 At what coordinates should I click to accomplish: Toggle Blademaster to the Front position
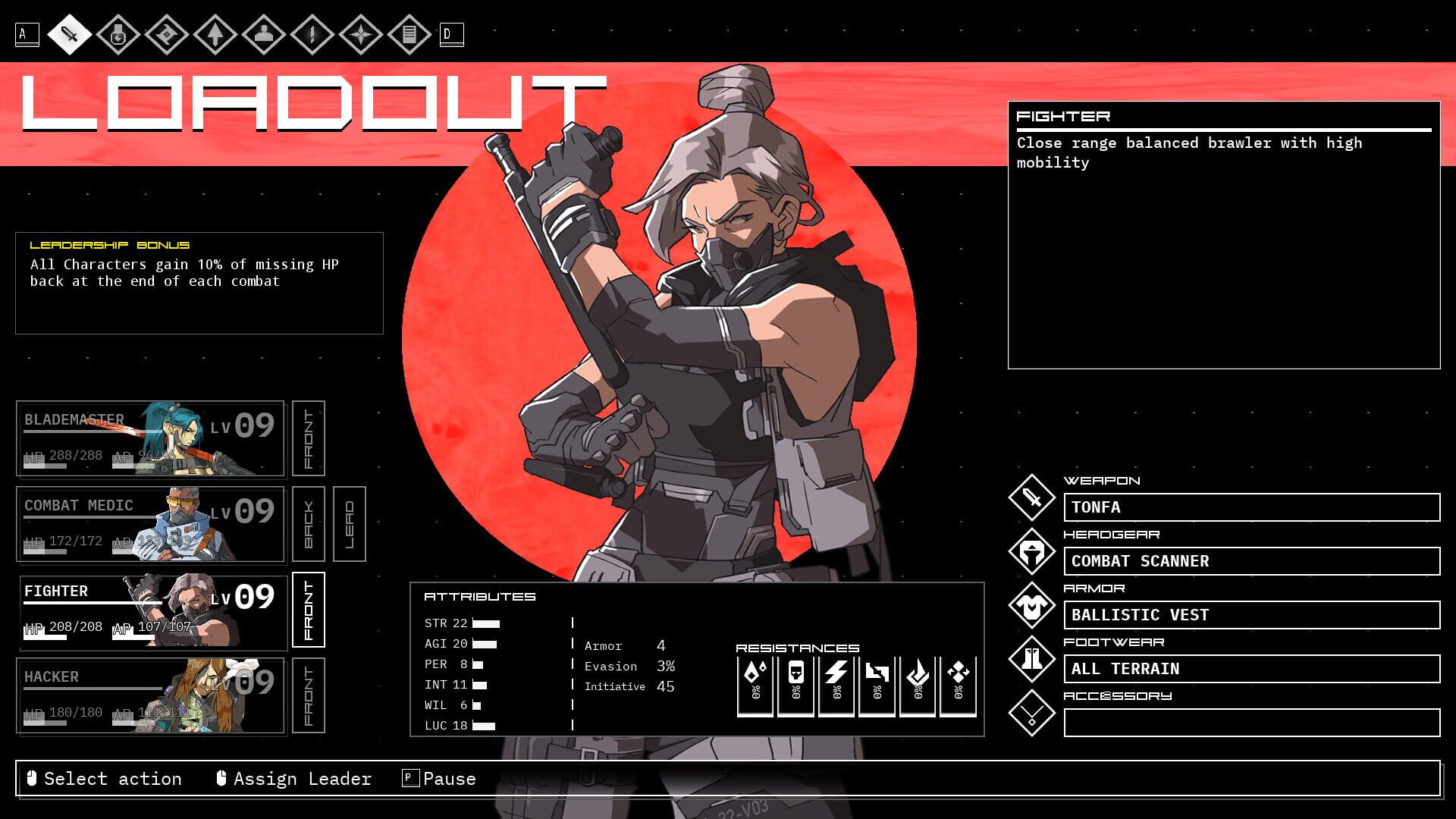click(x=308, y=438)
